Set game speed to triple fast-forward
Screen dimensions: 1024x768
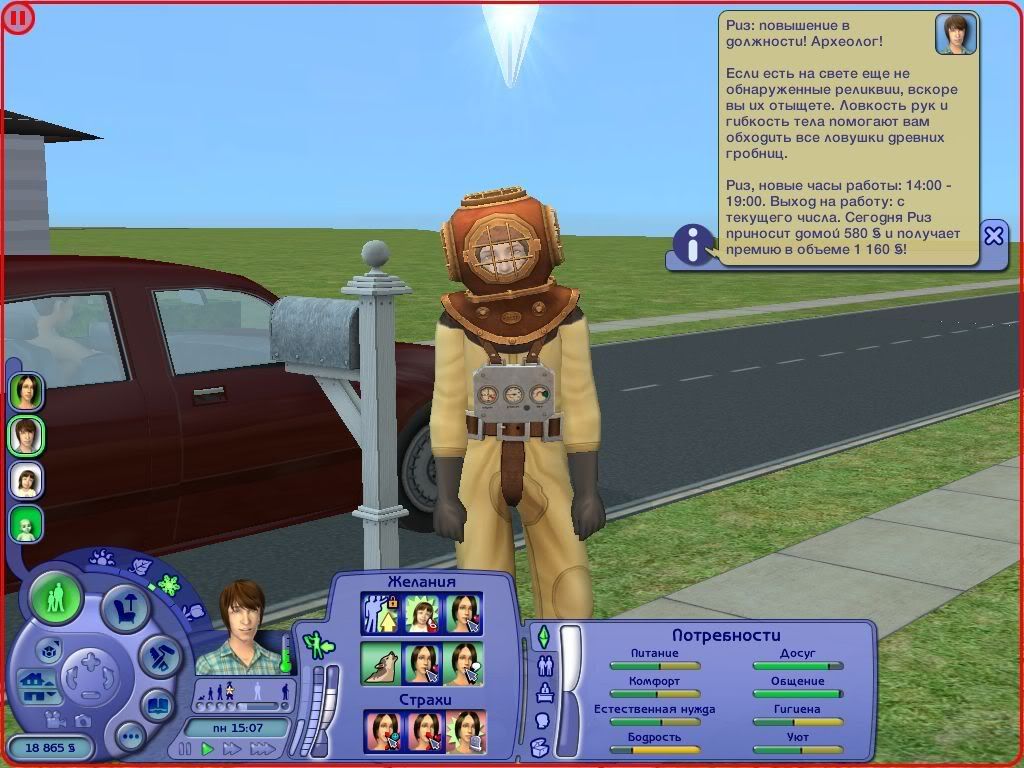point(262,748)
